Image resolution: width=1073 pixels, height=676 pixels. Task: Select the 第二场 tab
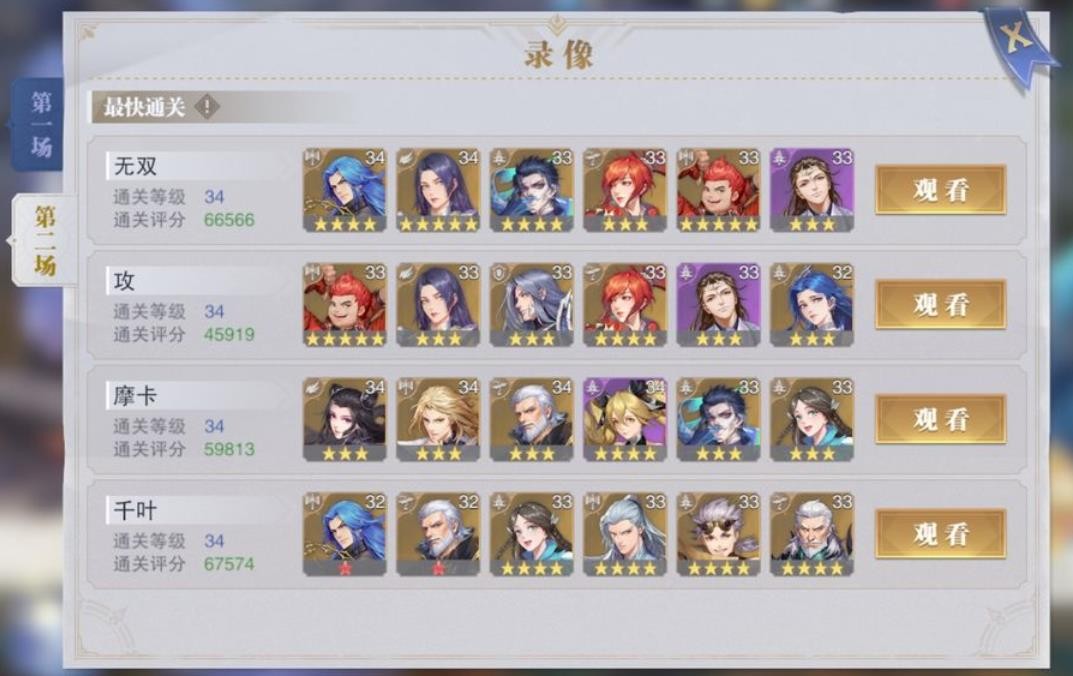pos(44,240)
